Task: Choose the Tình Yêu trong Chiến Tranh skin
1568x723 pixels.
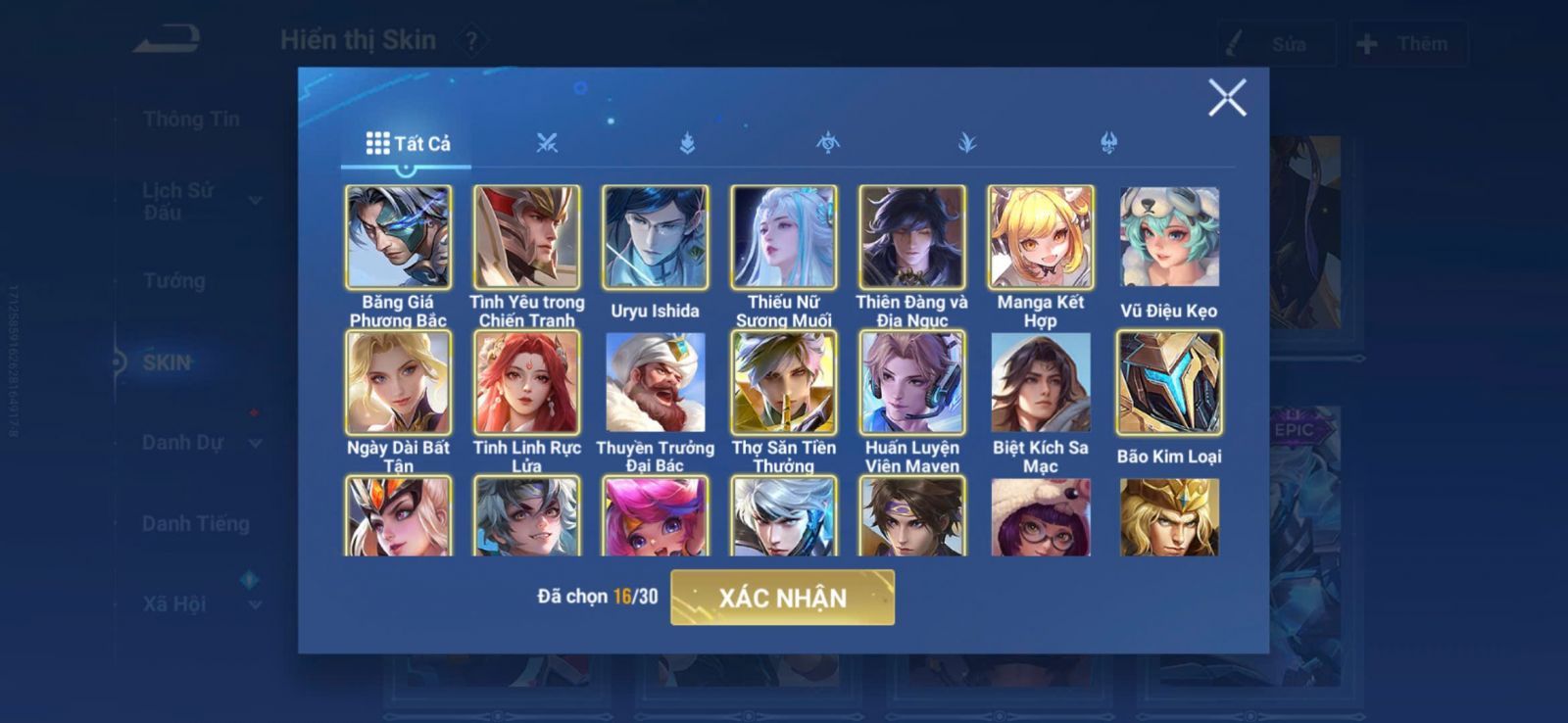Action: click(x=527, y=237)
